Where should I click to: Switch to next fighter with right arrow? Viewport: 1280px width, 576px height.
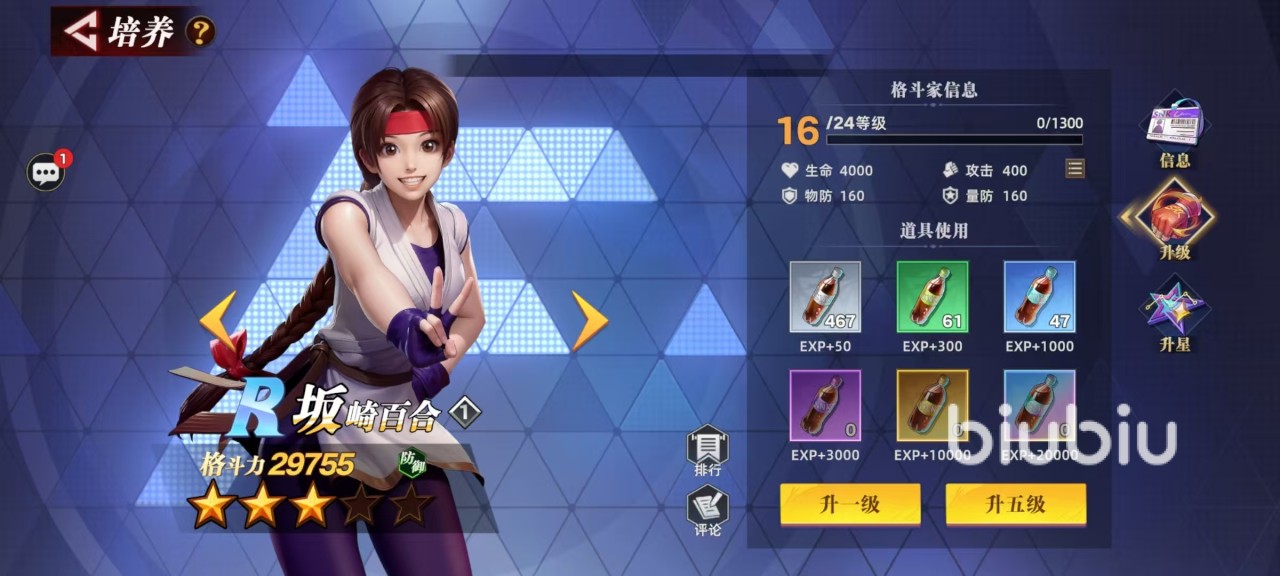tap(589, 320)
